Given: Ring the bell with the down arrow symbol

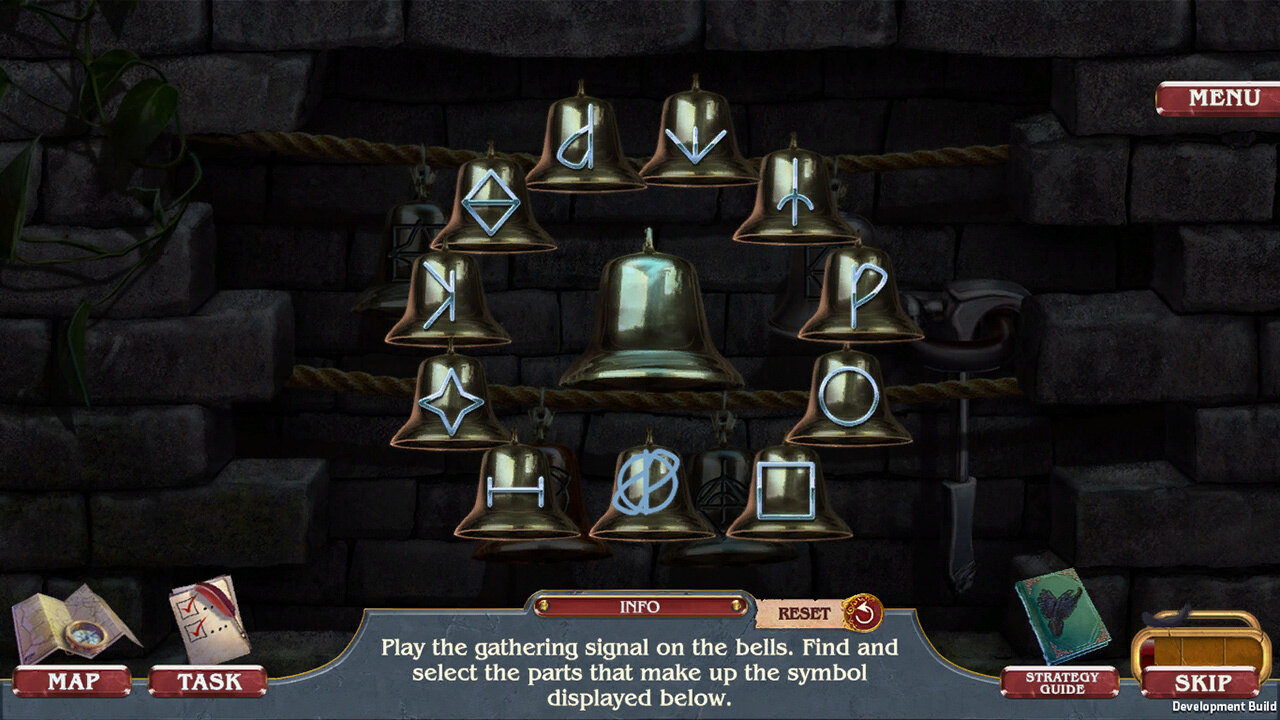Looking at the screenshot, I should coord(696,137).
